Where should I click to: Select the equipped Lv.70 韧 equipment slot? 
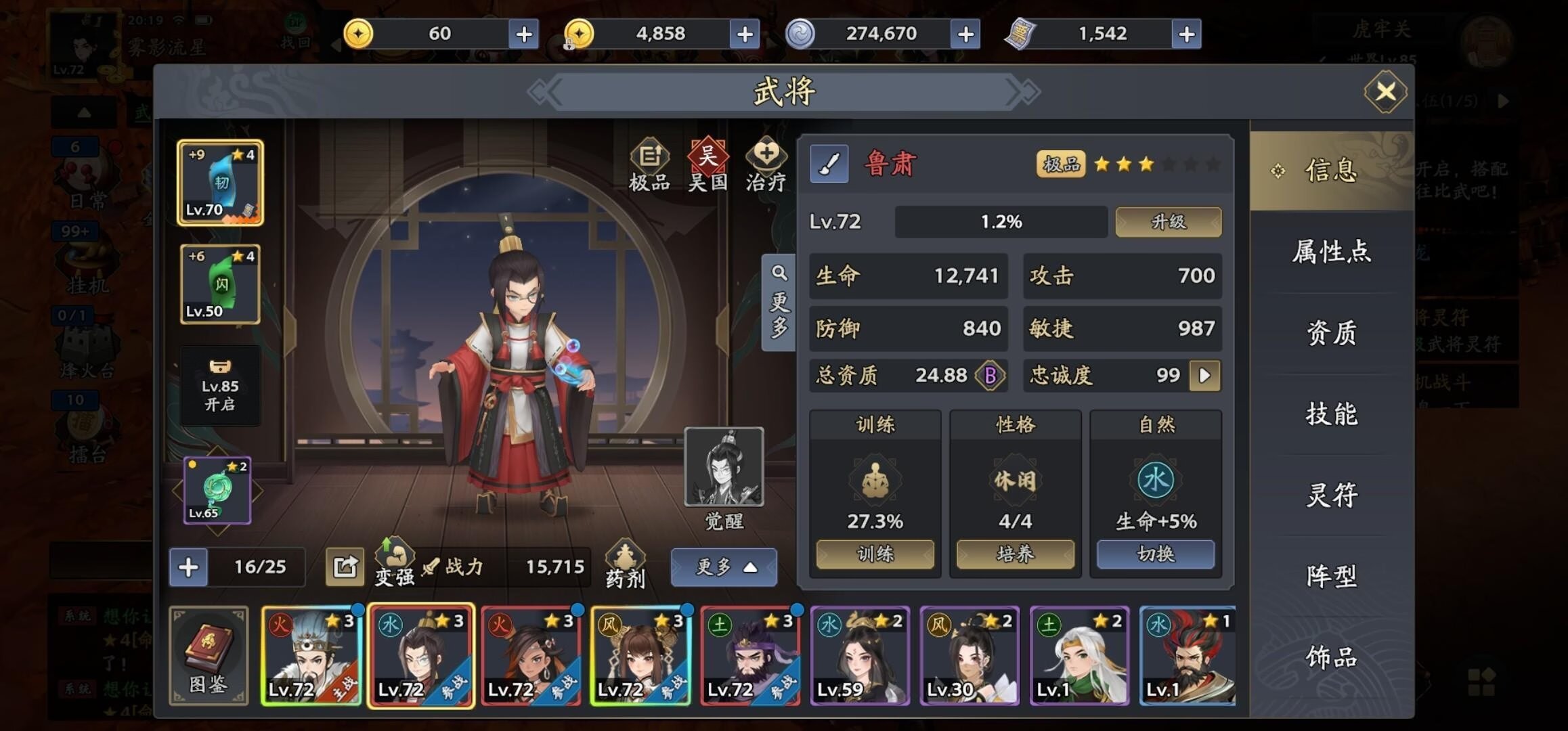coord(219,181)
